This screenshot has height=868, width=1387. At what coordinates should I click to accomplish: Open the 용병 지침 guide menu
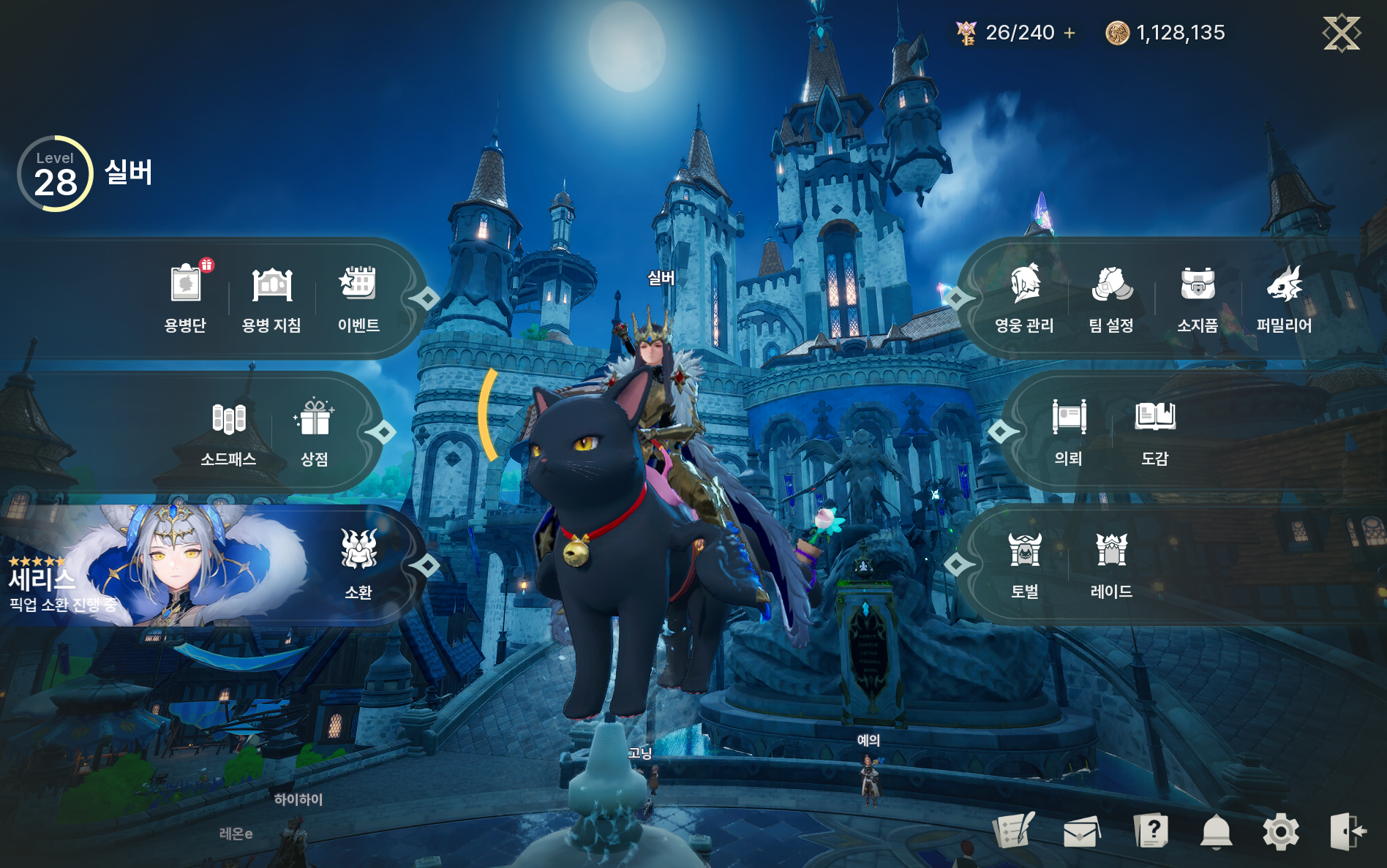coord(271,297)
